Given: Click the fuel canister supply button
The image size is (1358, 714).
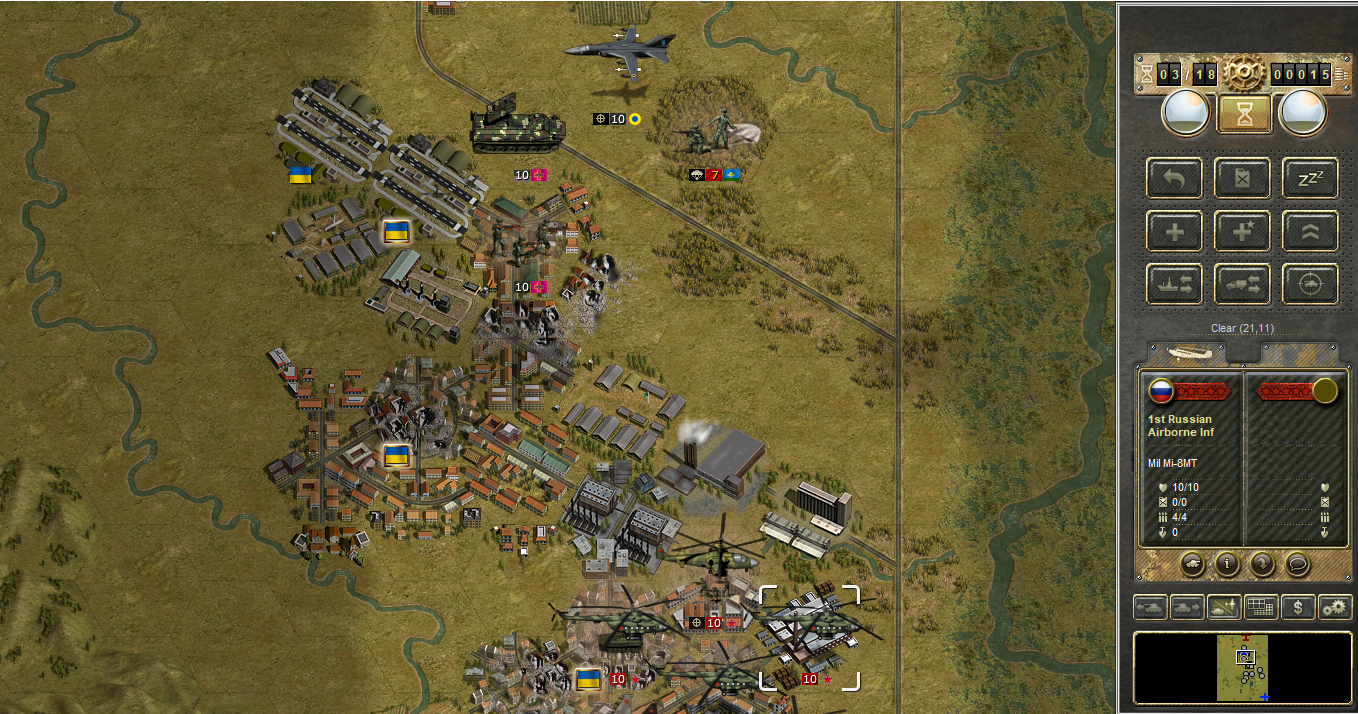Looking at the screenshot, I should [1243, 179].
